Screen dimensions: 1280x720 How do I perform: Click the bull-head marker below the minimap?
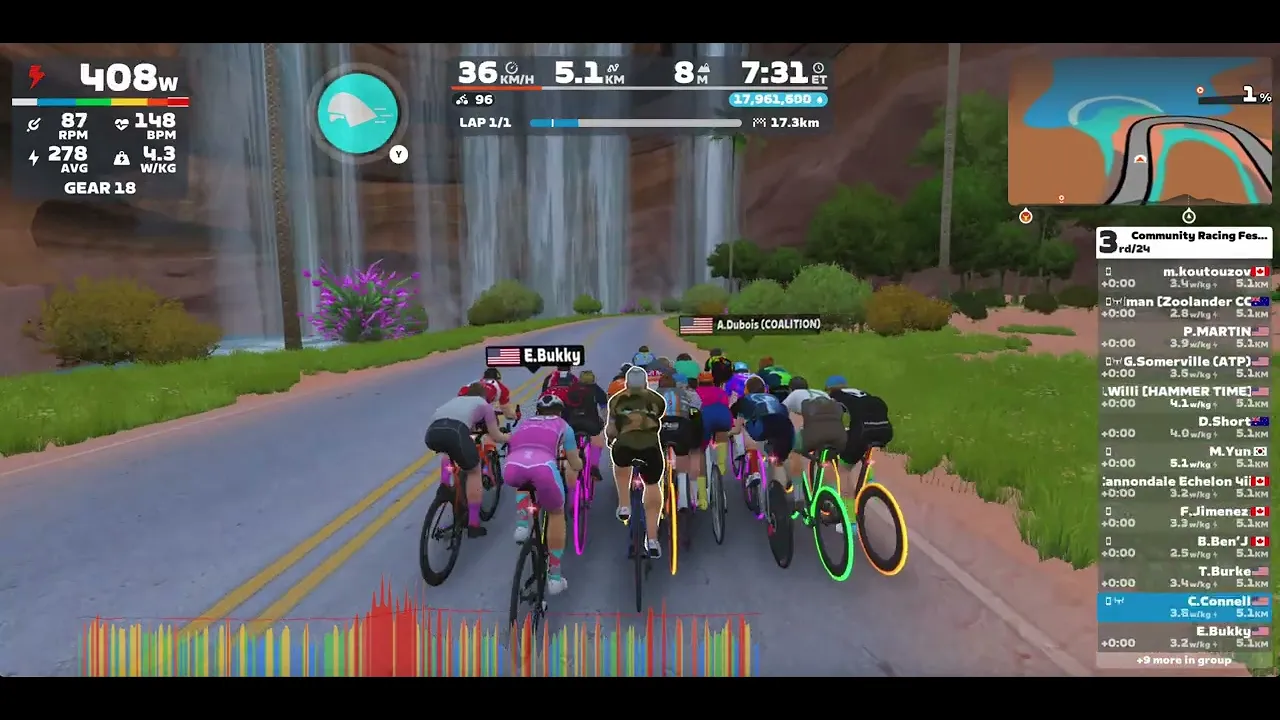[1026, 216]
